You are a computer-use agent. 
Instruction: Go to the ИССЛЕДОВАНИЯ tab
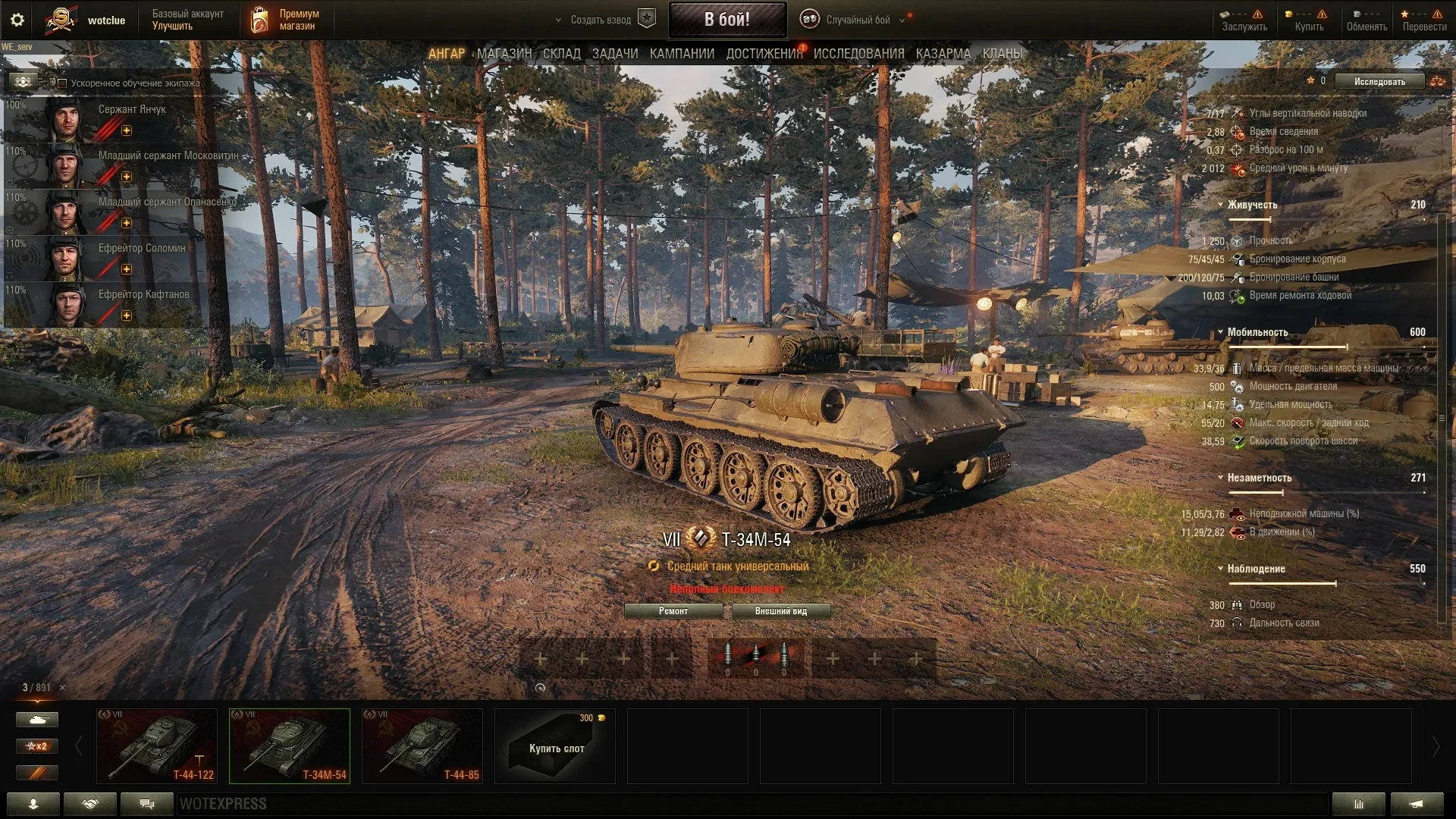coord(858,54)
